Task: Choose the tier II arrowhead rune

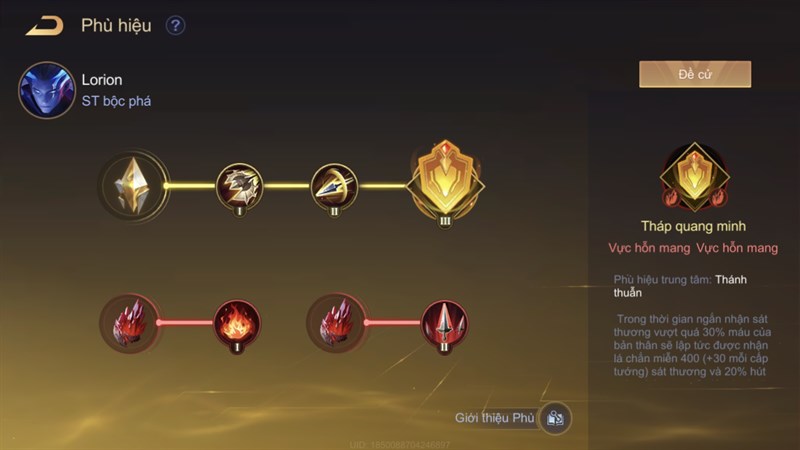Action: [333, 185]
